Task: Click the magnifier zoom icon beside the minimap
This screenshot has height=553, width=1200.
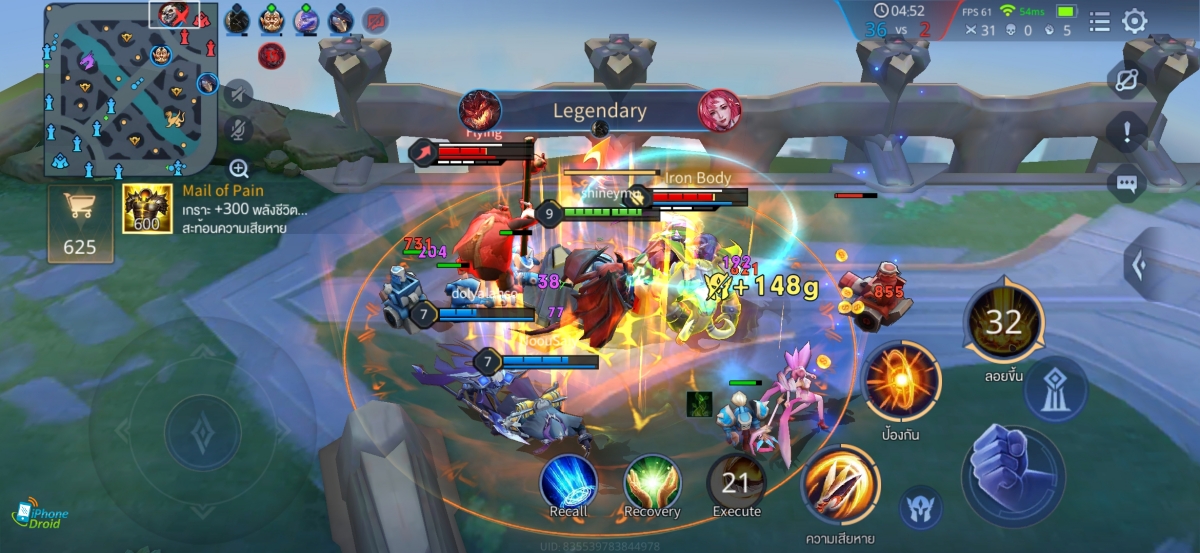Action: point(239,168)
